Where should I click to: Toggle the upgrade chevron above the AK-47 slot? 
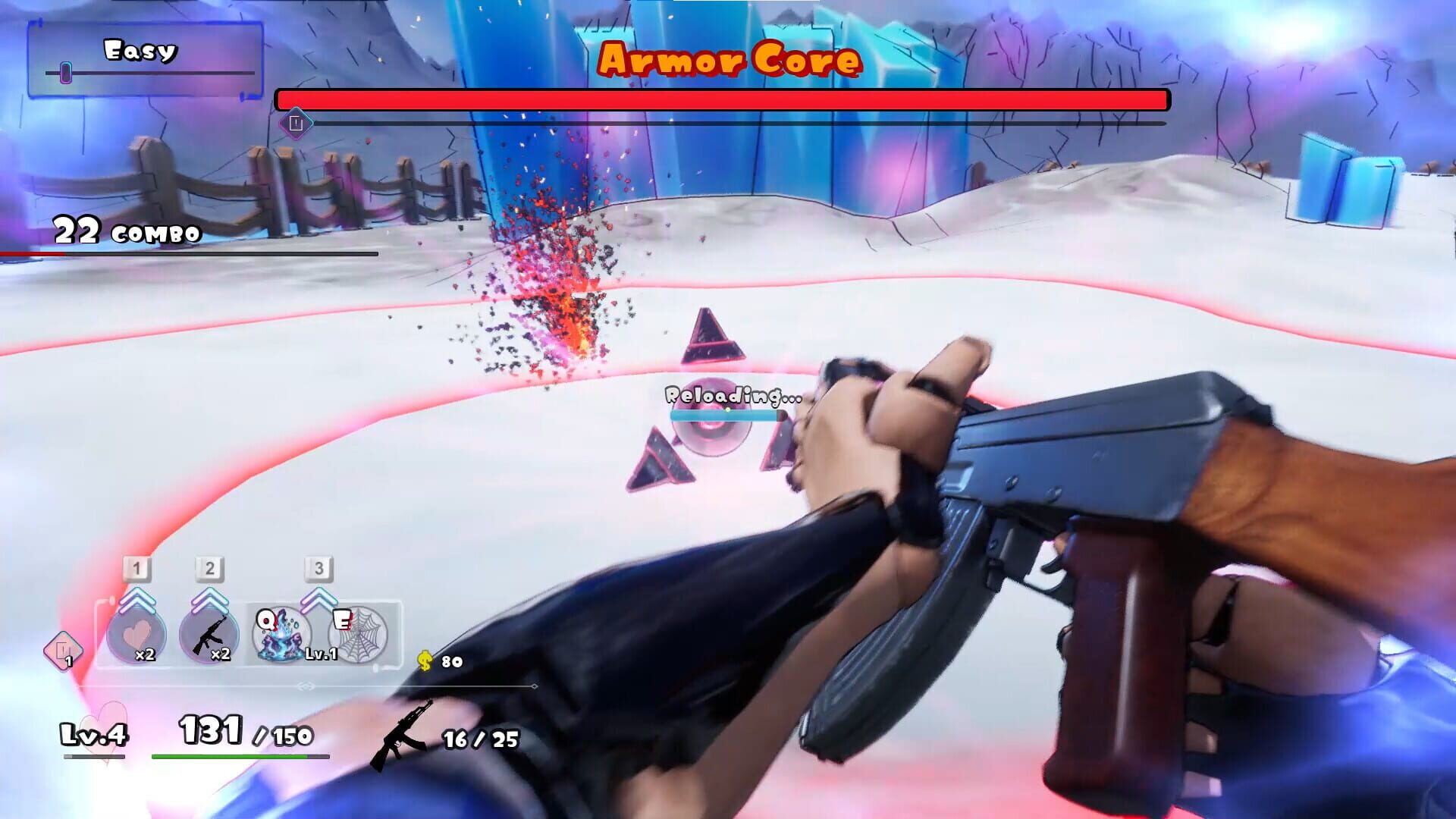tap(210, 599)
